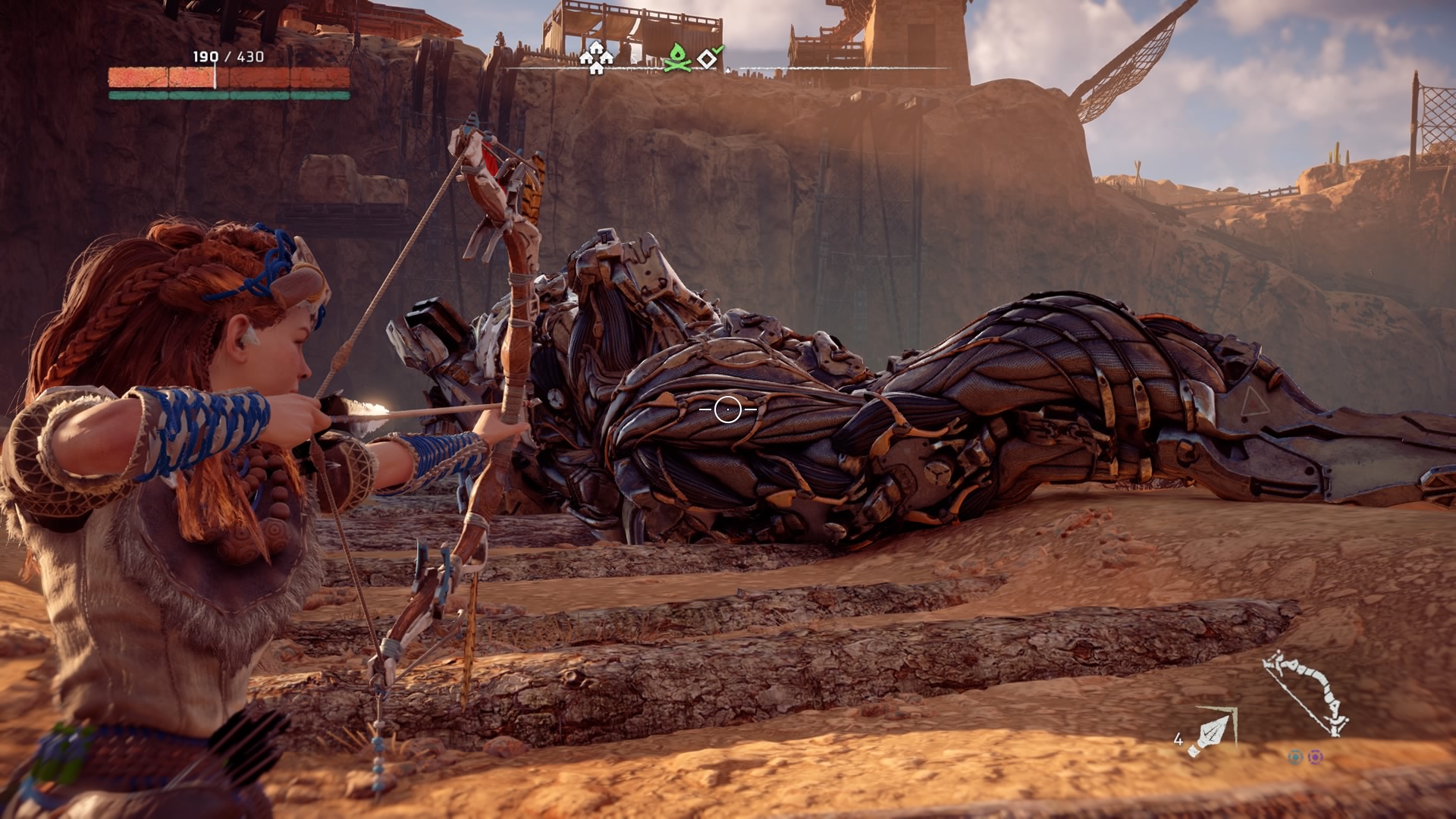Choose the arrowhead ammo type icon
Screen dimensions: 1456x819
[1211, 733]
